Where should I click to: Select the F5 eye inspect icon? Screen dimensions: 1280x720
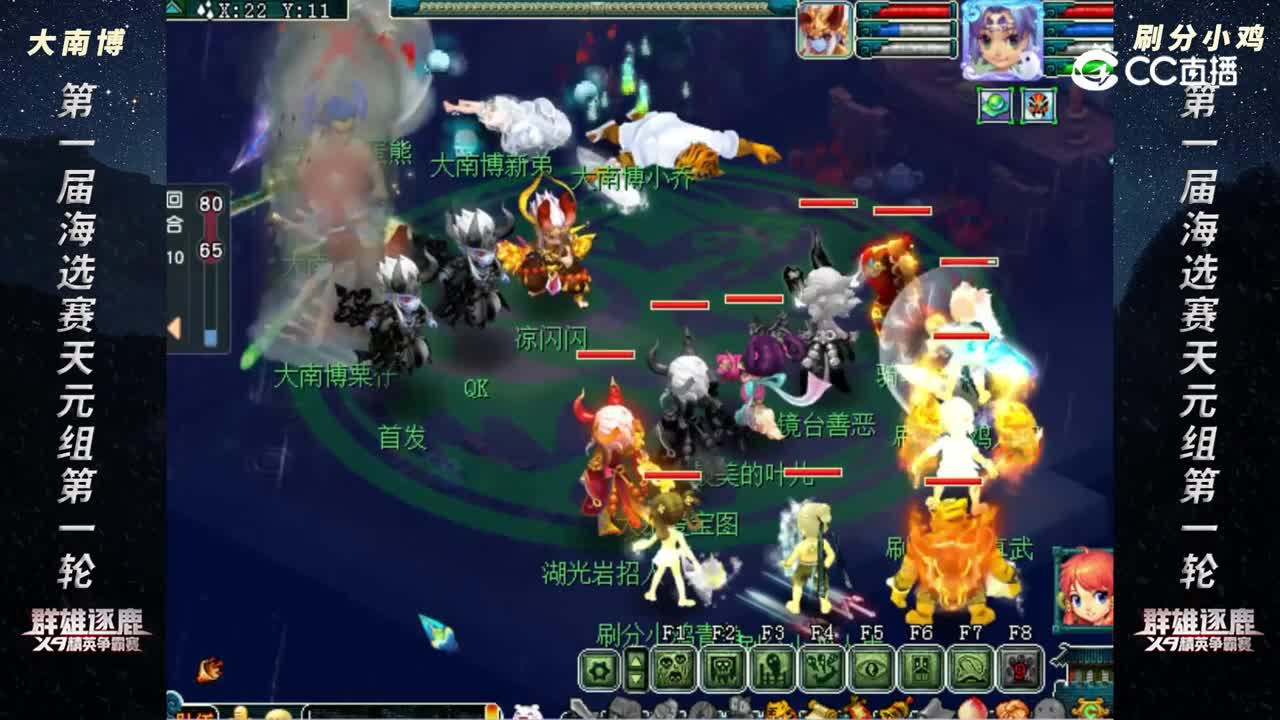(x=869, y=666)
